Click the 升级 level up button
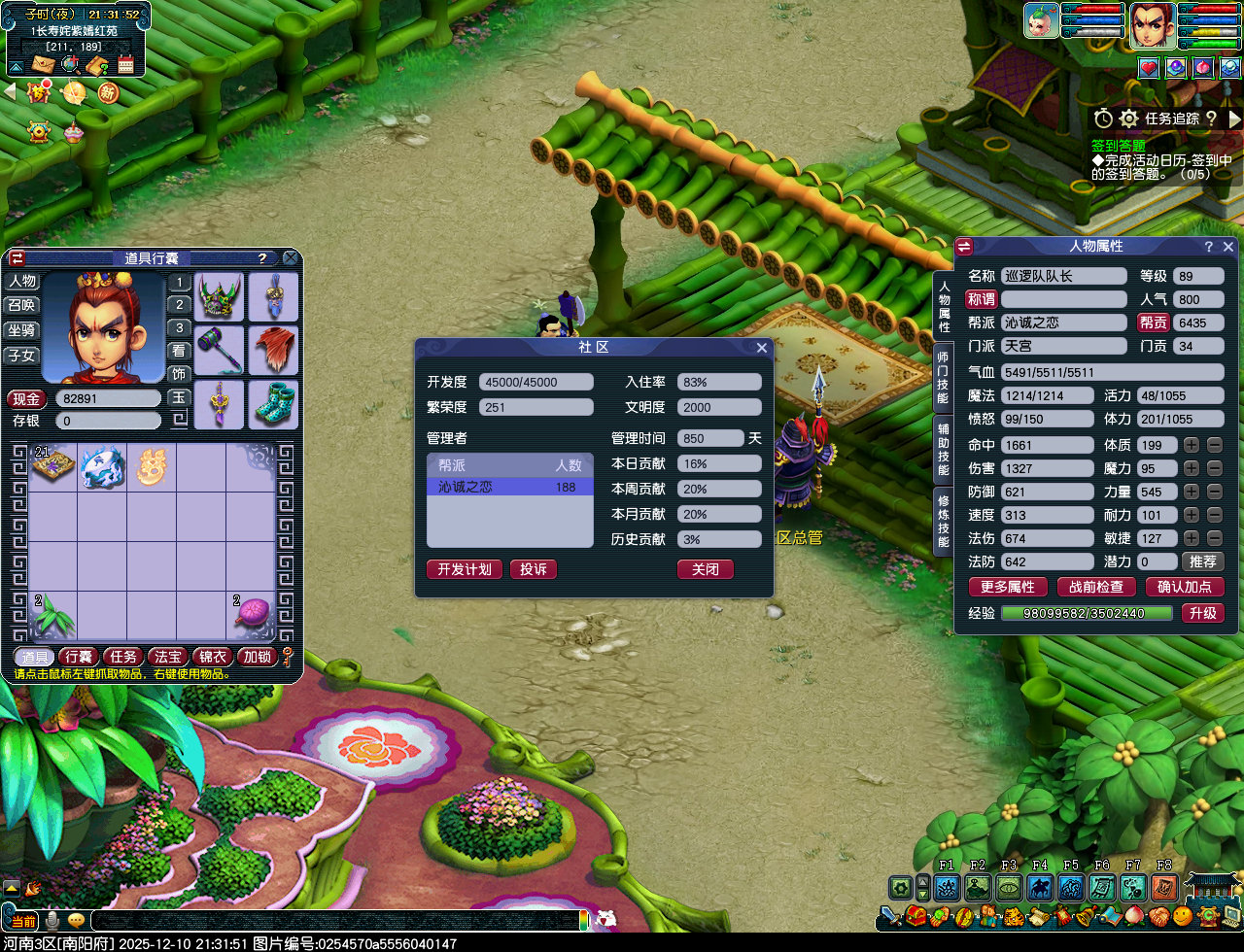Image resolution: width=1244 pixels, height=952 pixels. 1202,613
